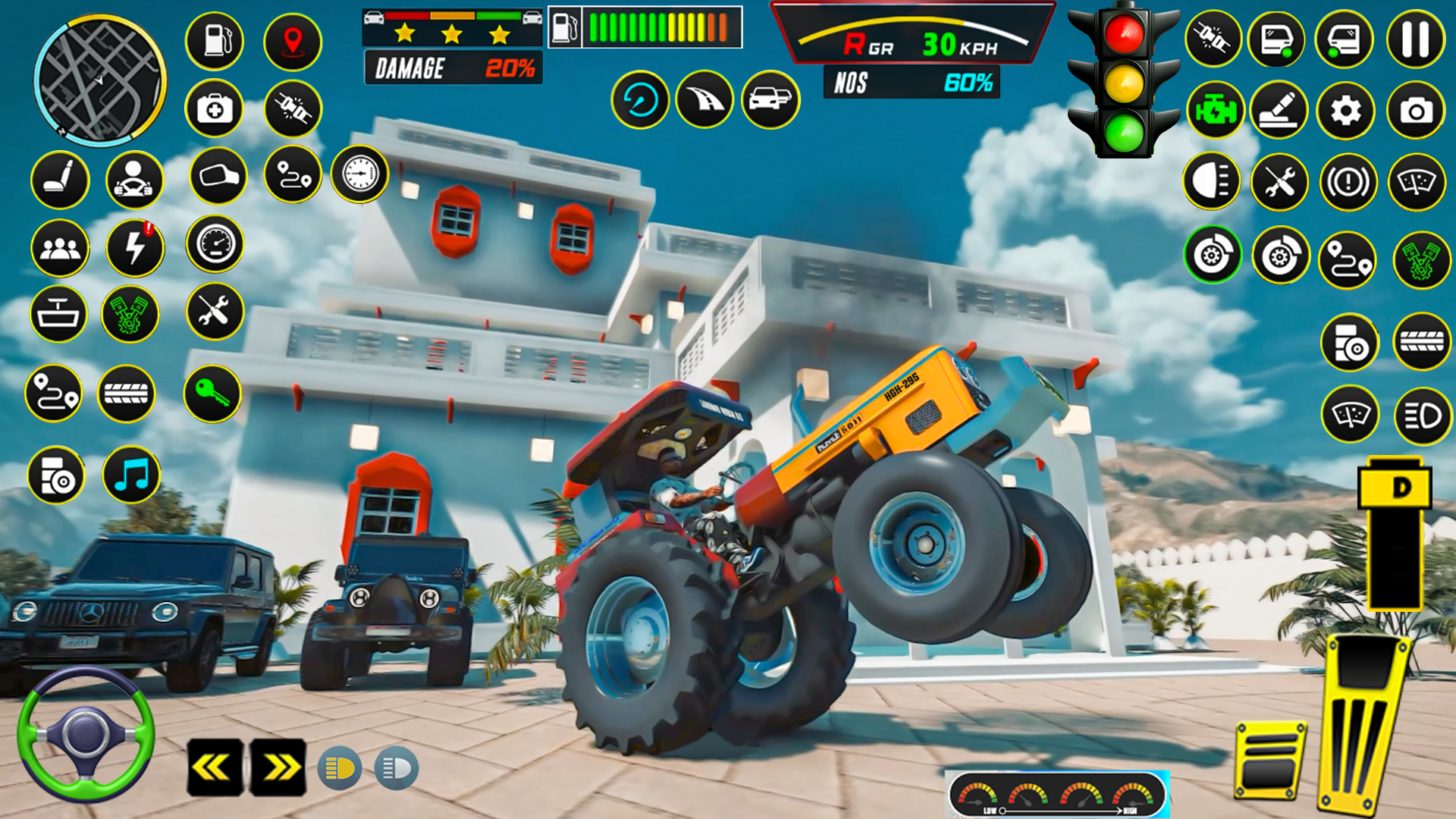The height and width of the screenshot is (819, 1456).
Task: Toggle the windshield wiper icon
Action: click(x=1417, y=182)
